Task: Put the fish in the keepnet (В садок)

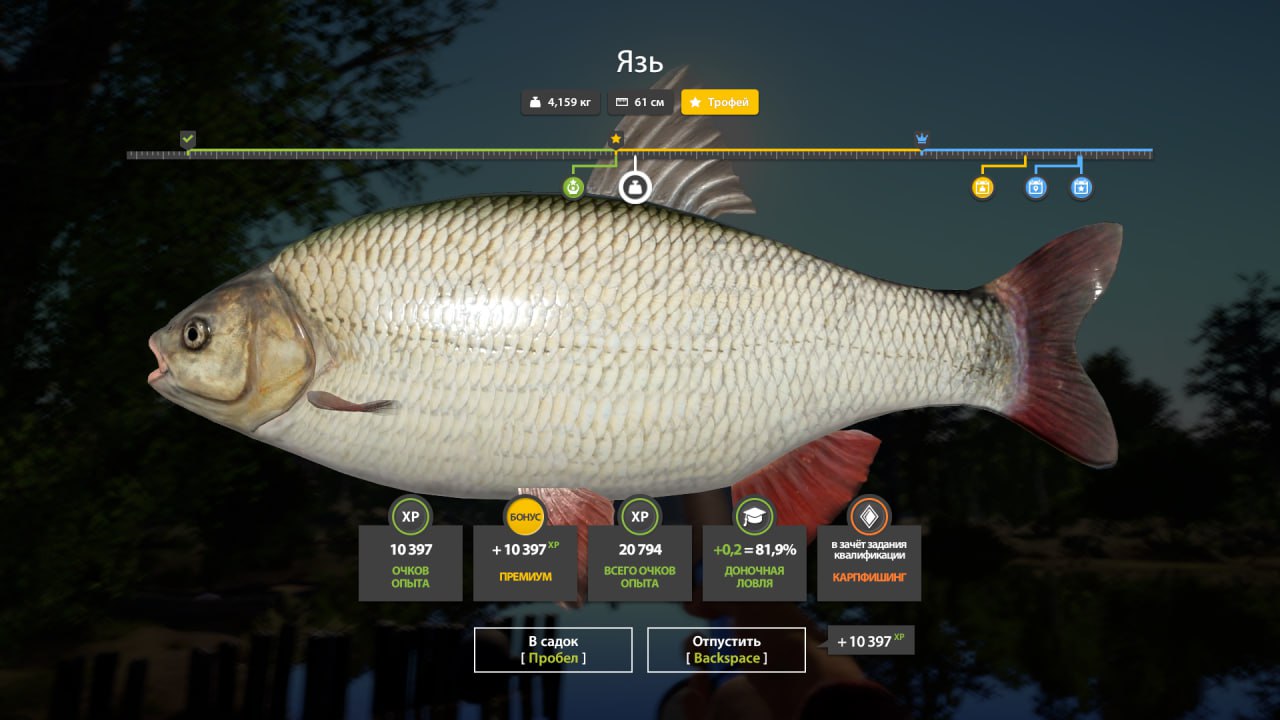Action: click(553, 649)
